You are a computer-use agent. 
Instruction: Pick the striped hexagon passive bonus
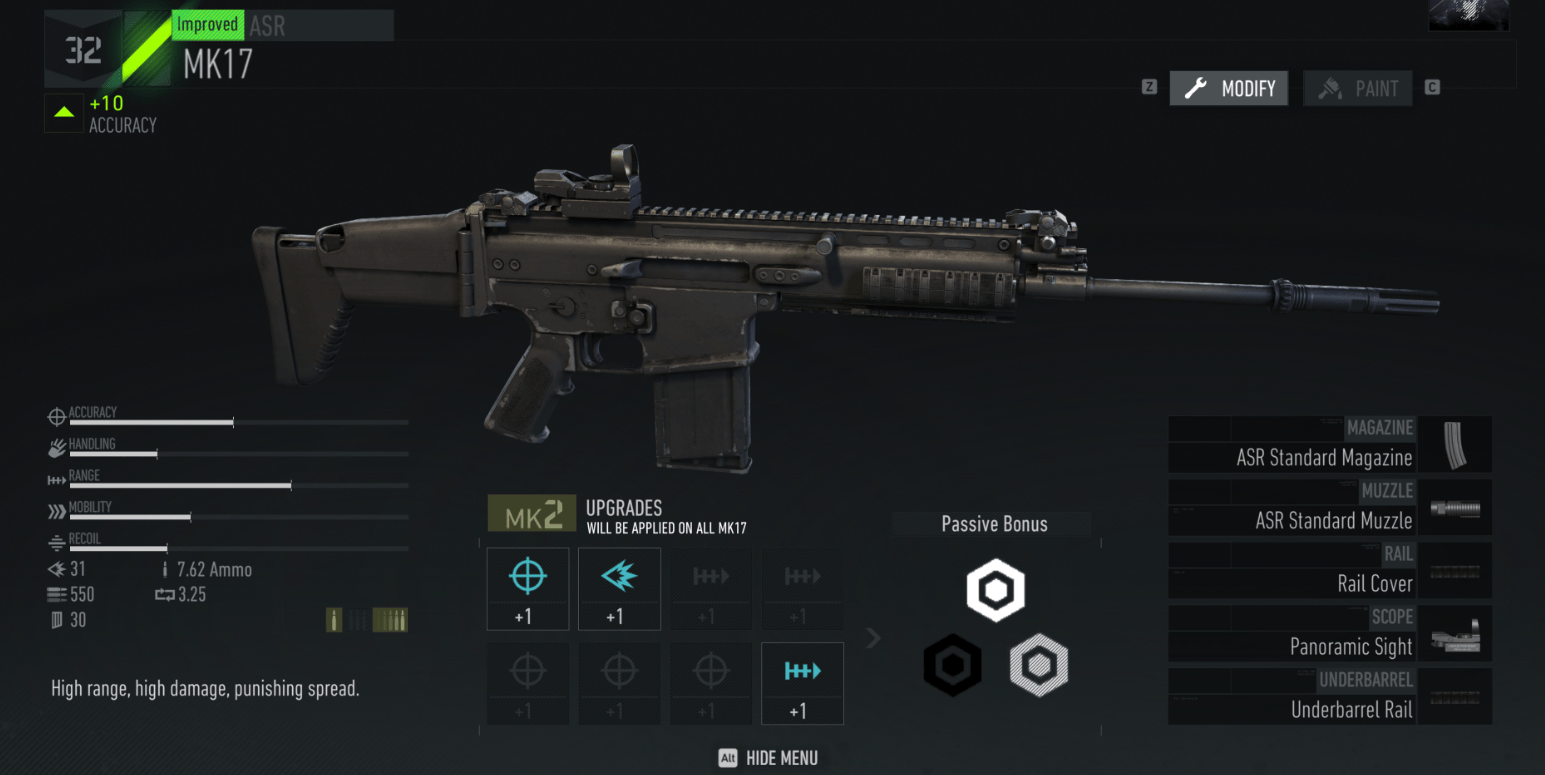pos(1039,665)
